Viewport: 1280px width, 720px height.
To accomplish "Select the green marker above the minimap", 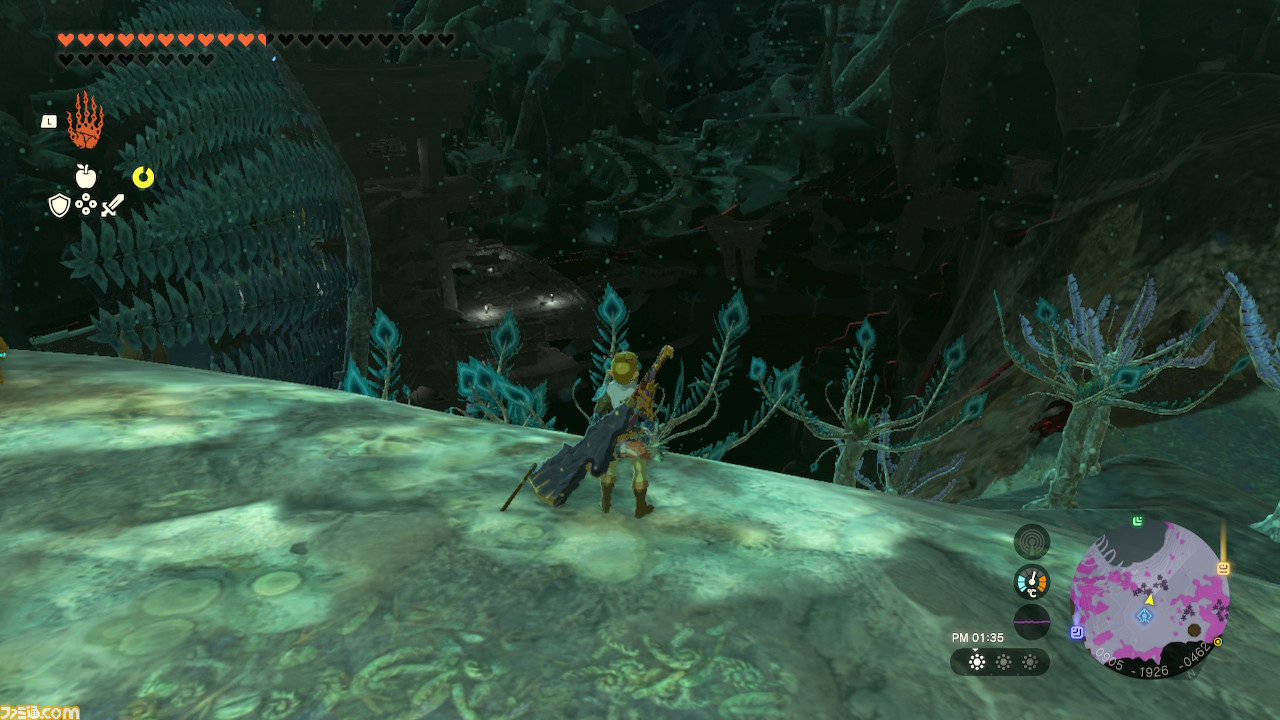I will [1138, 521].
